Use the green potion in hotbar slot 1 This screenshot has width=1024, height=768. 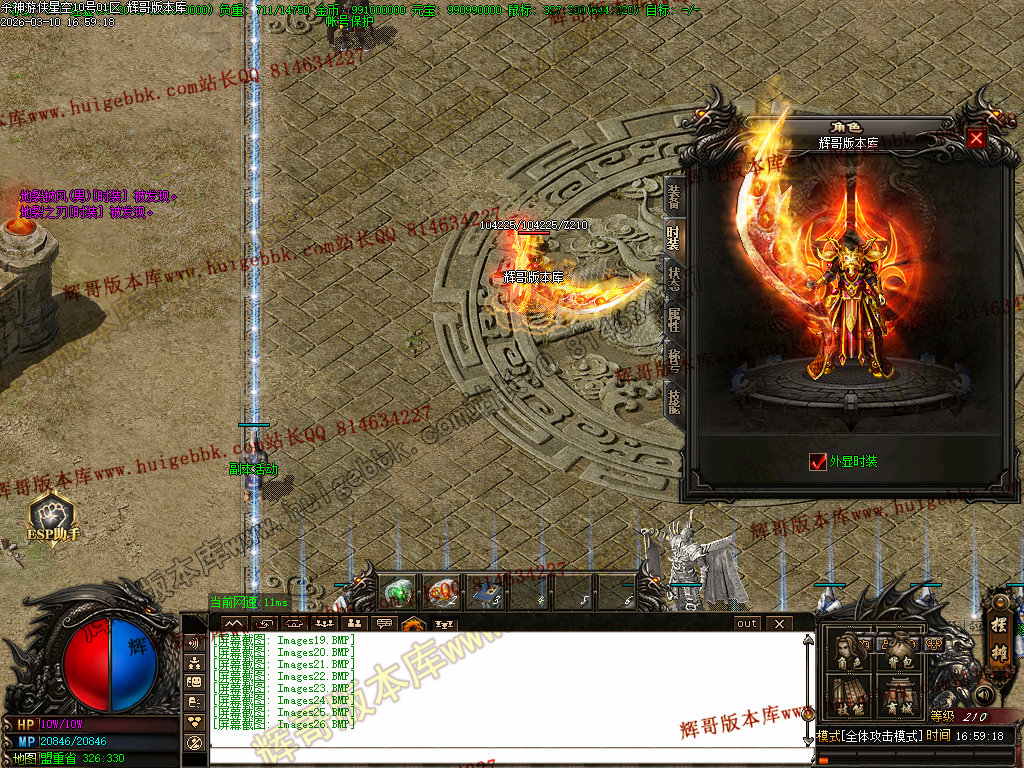(x=397, y=591)
